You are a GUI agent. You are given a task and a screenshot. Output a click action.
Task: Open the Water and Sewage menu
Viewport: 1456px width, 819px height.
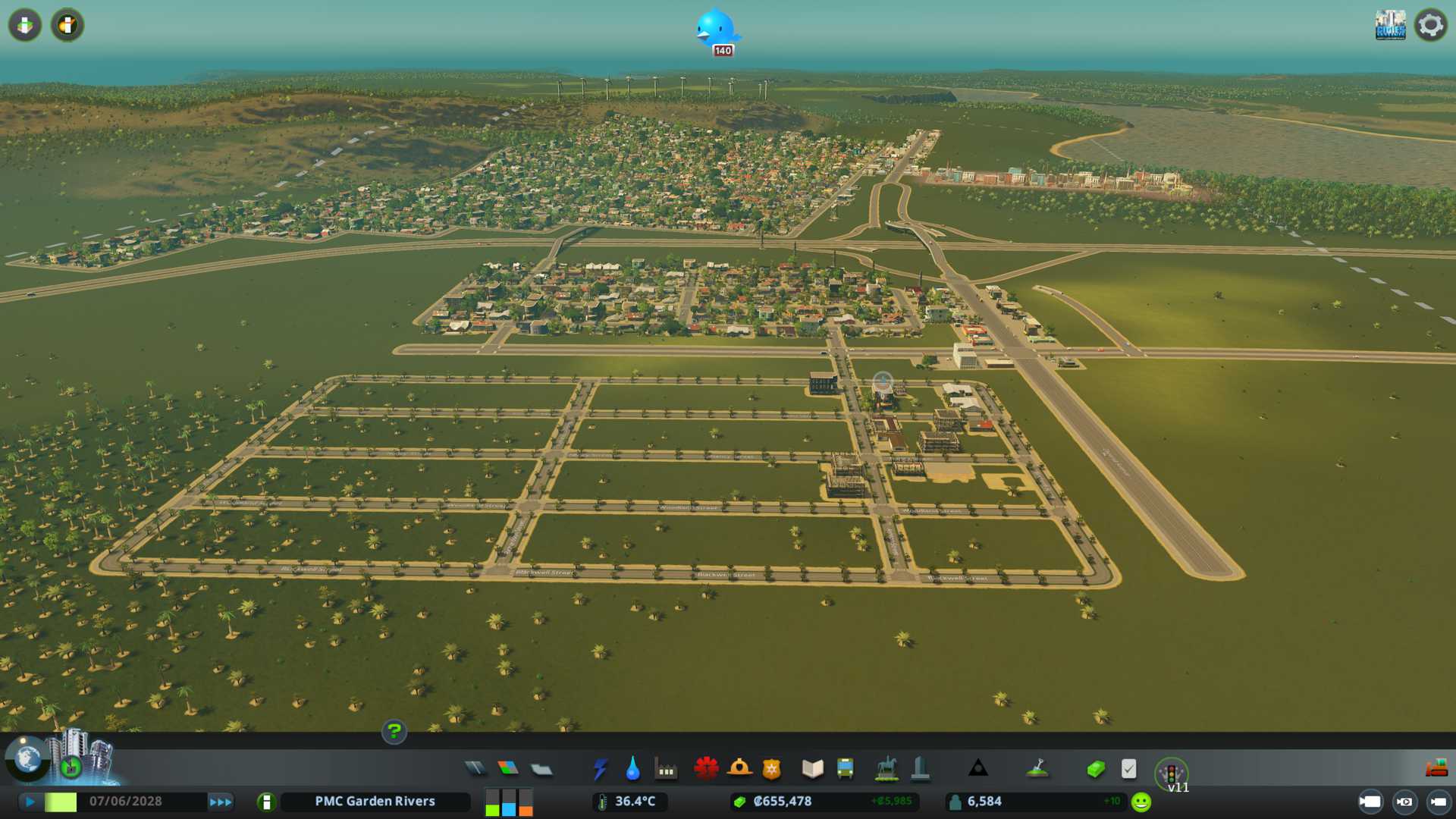coord(632,769)
